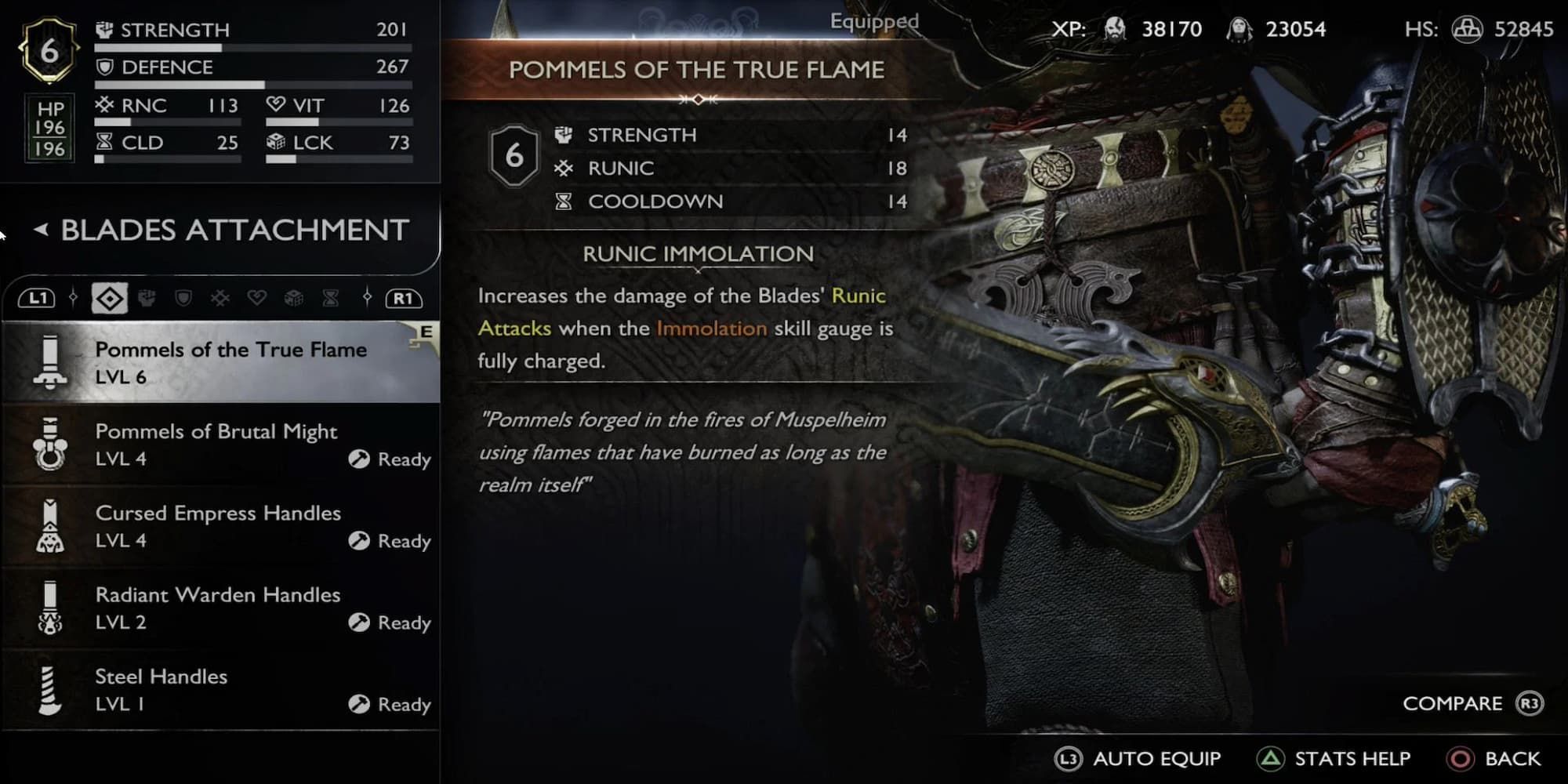Switch to the Blades Attachment section
The width and height of the screenshot is (1568, 784).
[x=233, y=230]
